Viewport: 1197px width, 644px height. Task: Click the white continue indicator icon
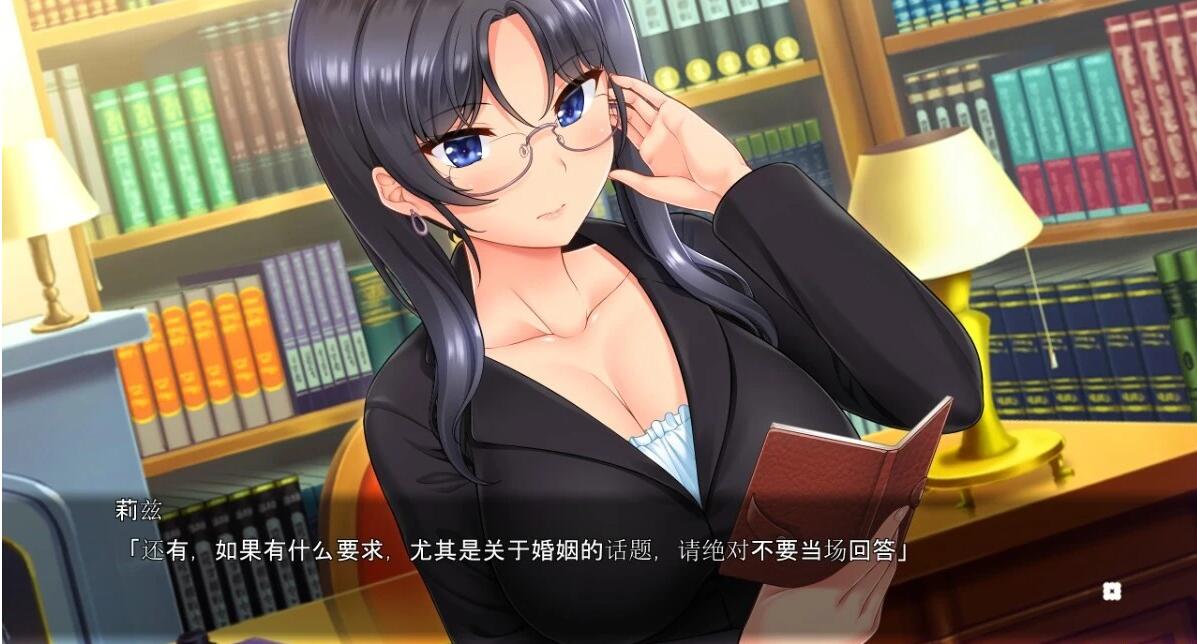pos(1111,591)
